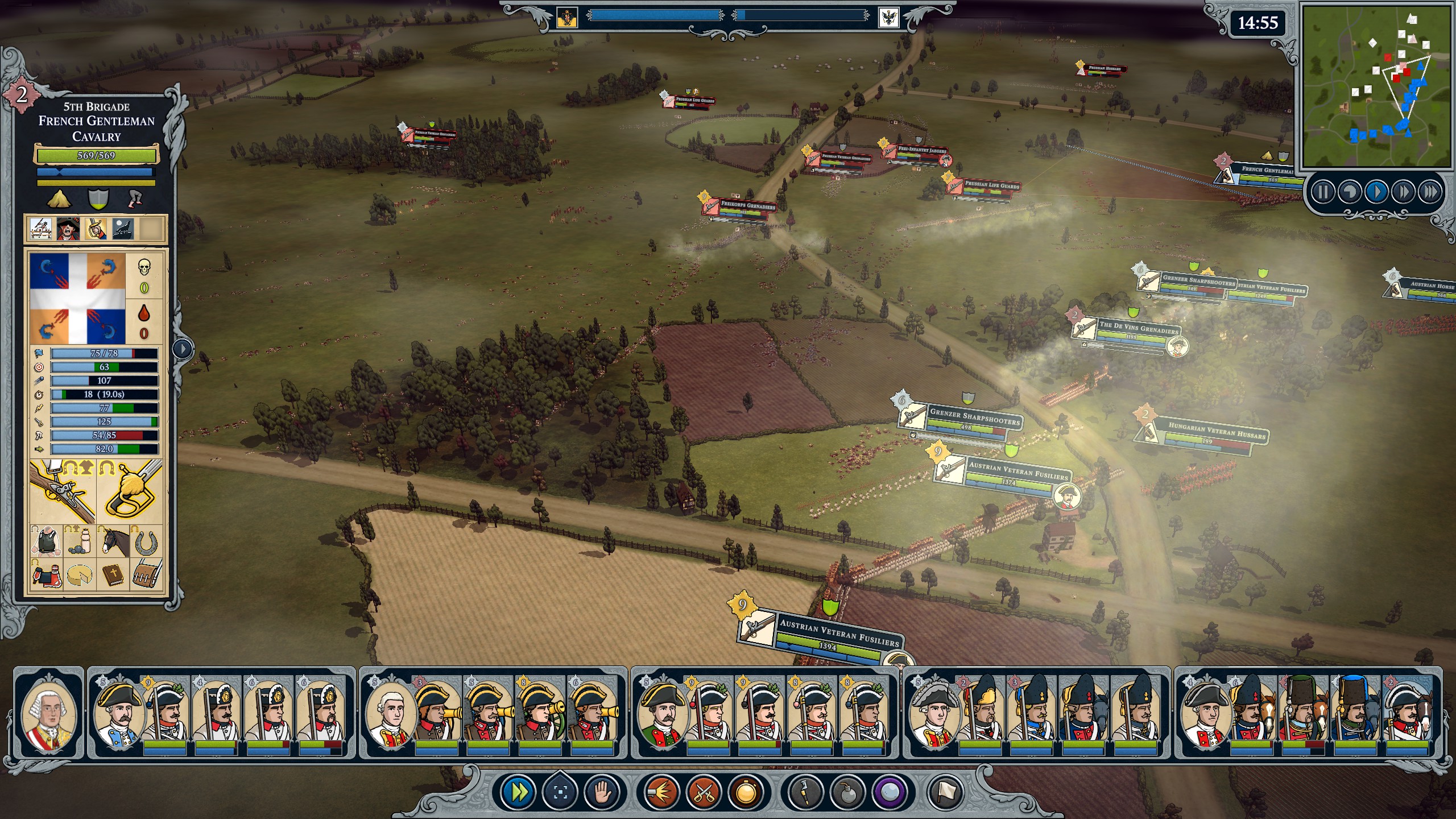1456x819 pixels.
Task: Select The De Vins Grenadiers unit banner
Action: [x=1137, y=329]
